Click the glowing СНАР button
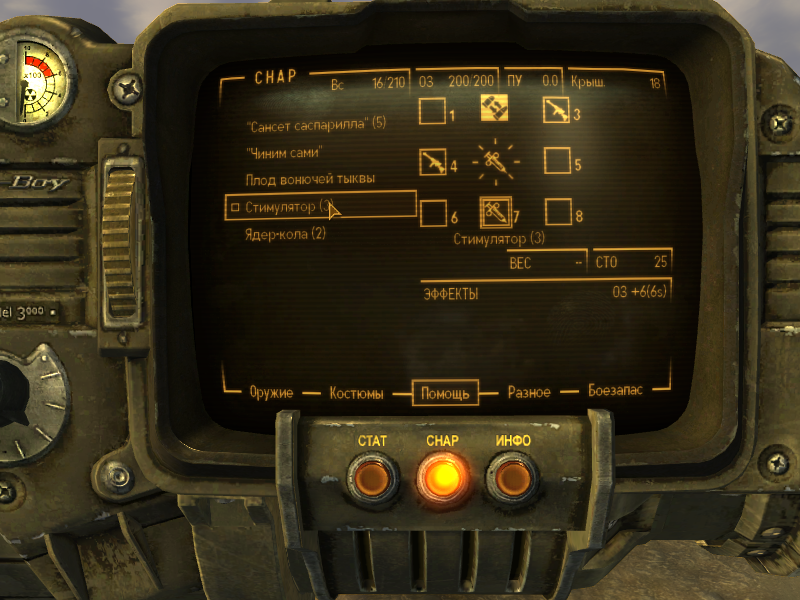 (442, 479)
